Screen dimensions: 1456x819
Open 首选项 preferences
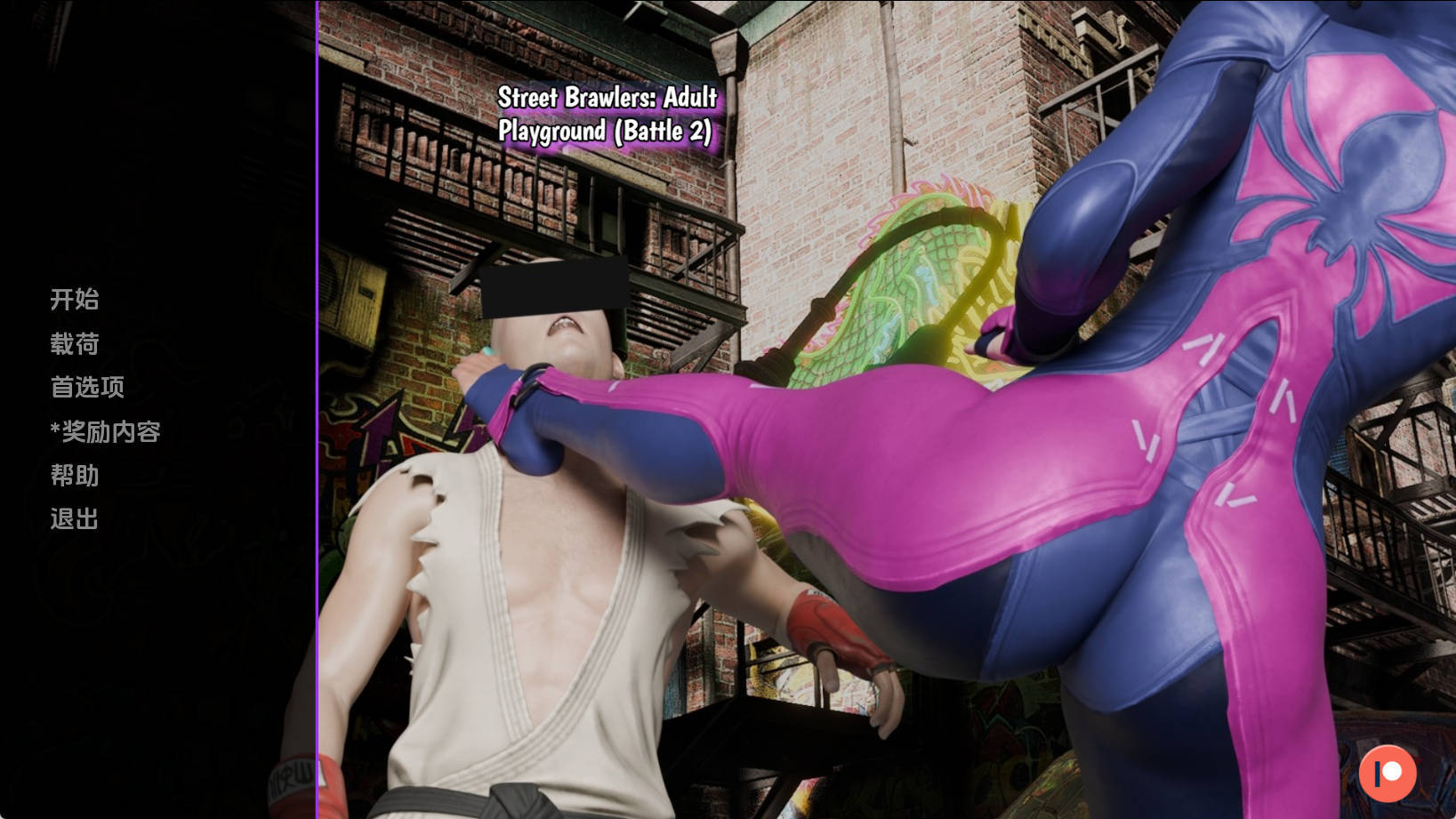click(87, 388)
